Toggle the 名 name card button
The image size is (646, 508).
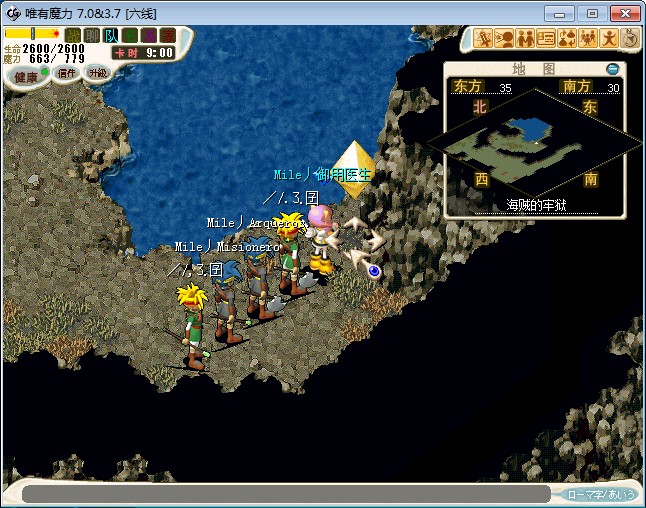pos(130,35)
